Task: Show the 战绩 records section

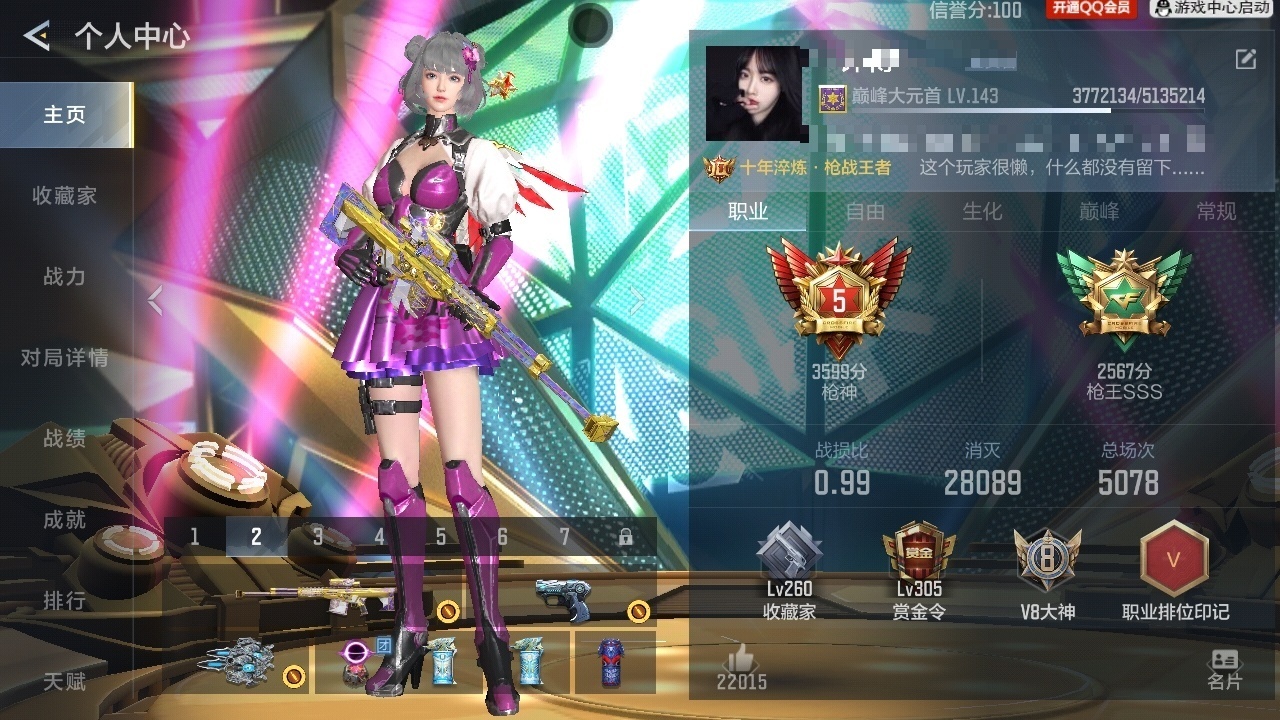Action: 64,439
